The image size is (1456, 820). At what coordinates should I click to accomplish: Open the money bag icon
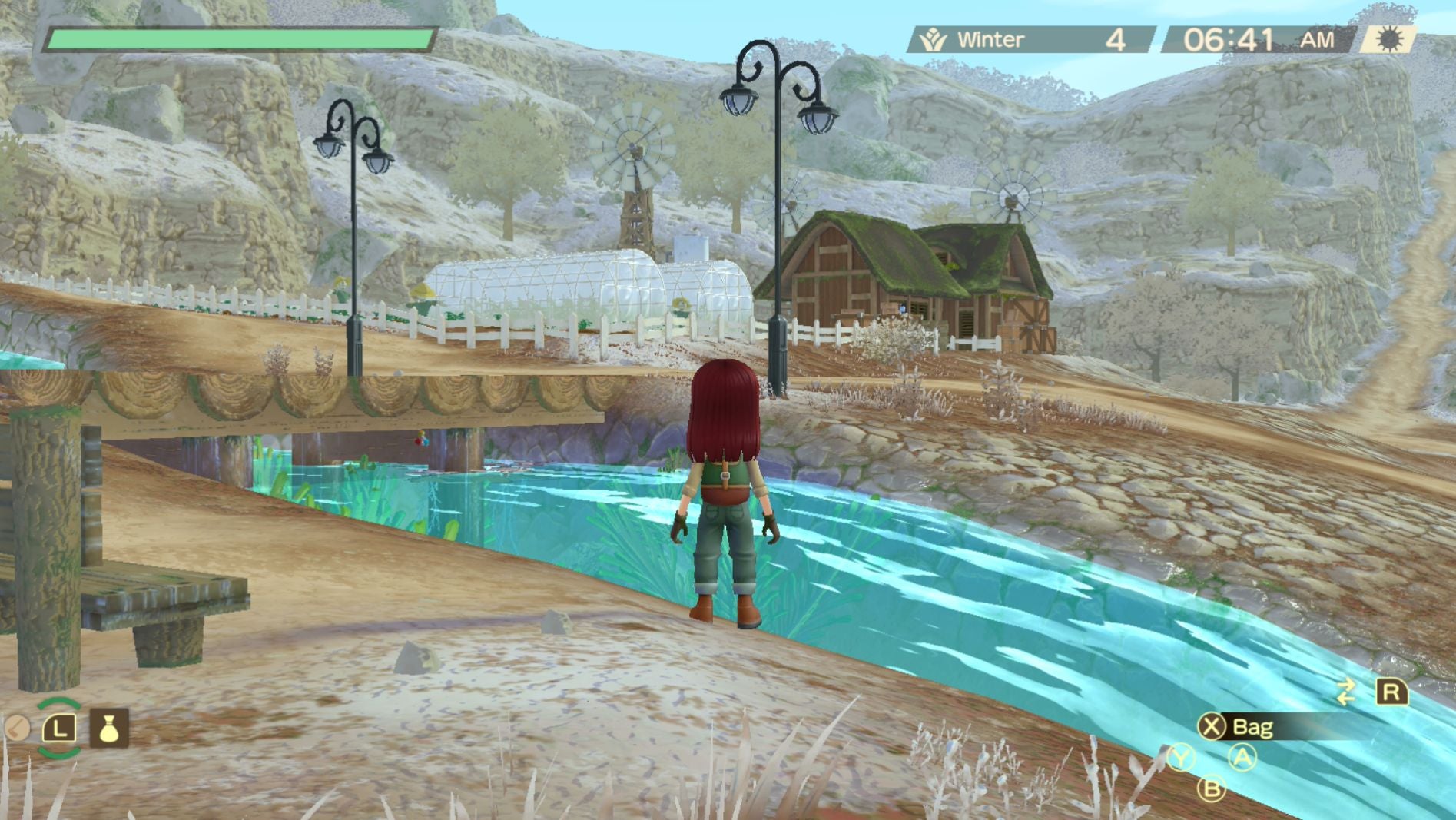(x=109, y=728)
